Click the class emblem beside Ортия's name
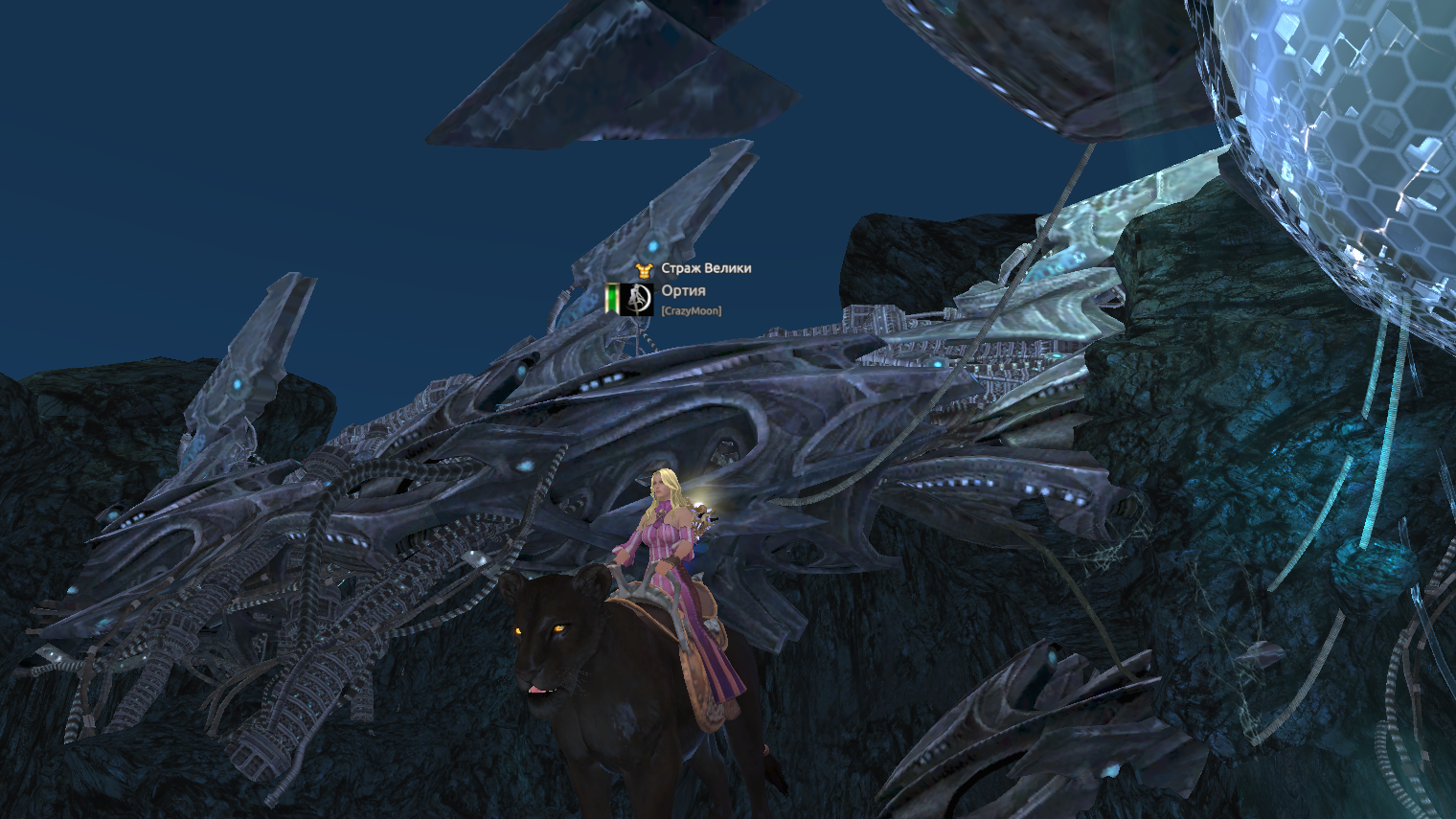This screenshot has width=1456, height=819. pos(637,299)
